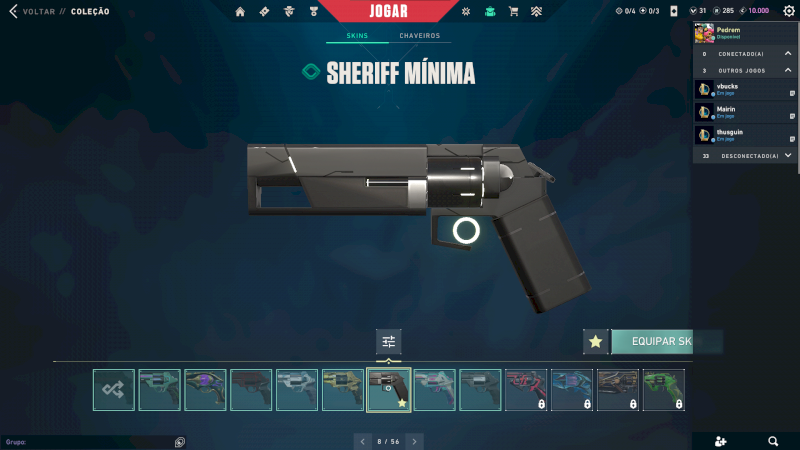Select the green locked Sheriff skin
Viewport: 800px width, 450px height.
664,390
